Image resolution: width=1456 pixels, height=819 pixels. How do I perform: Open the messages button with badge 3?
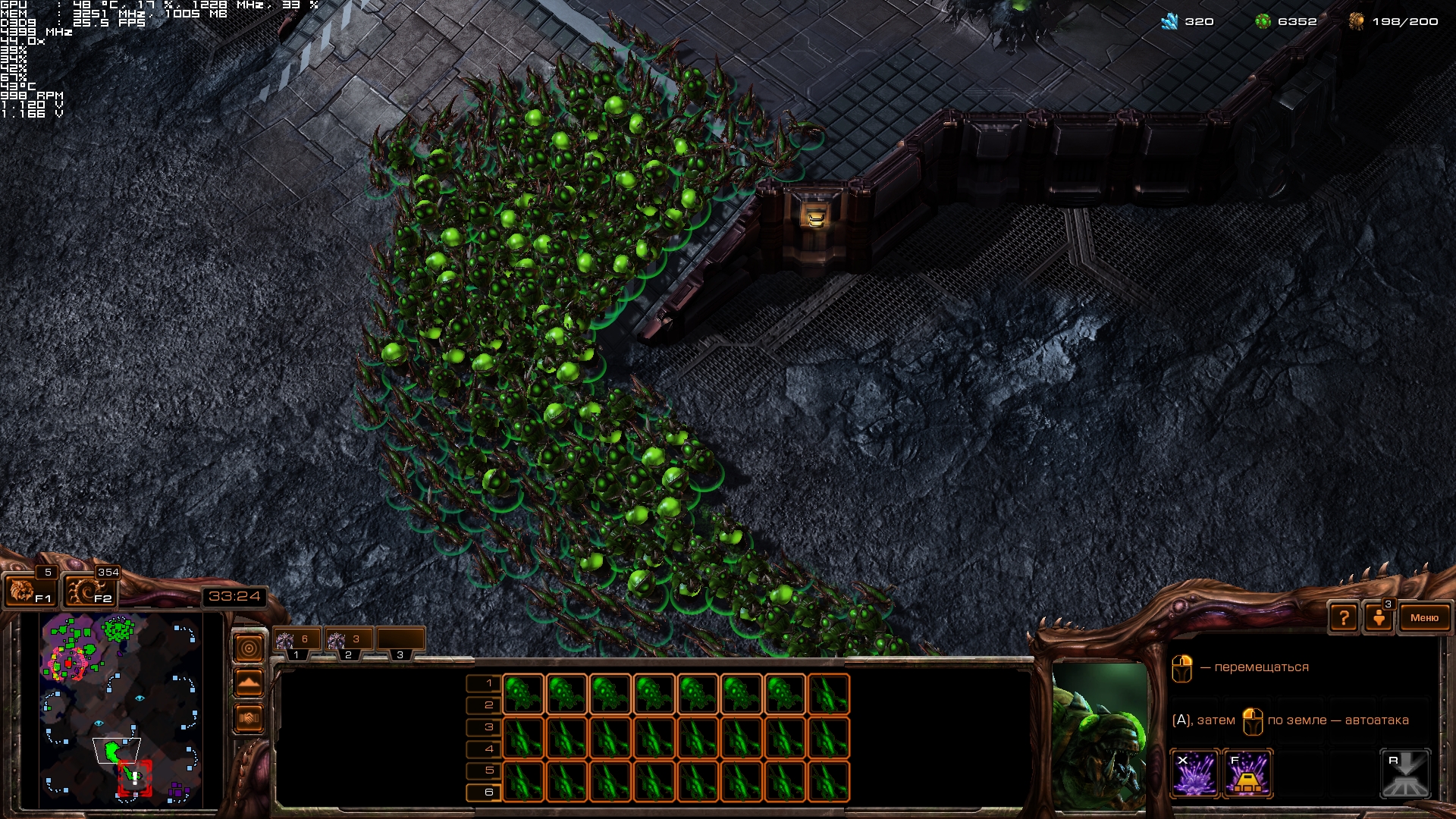click(x=1379, y=617)
